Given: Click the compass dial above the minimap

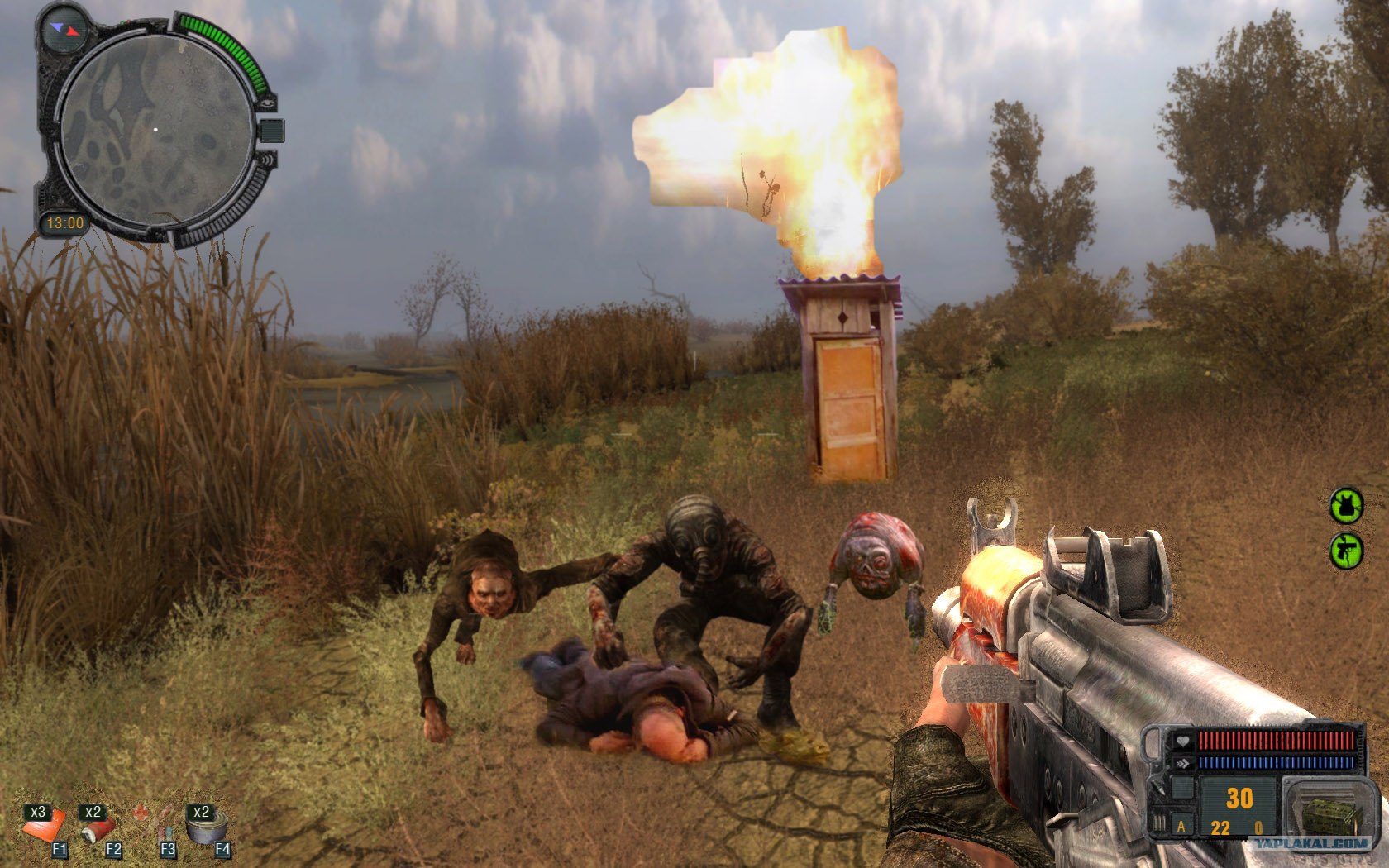Looking at the screenshot, I should tap(64, 29).
